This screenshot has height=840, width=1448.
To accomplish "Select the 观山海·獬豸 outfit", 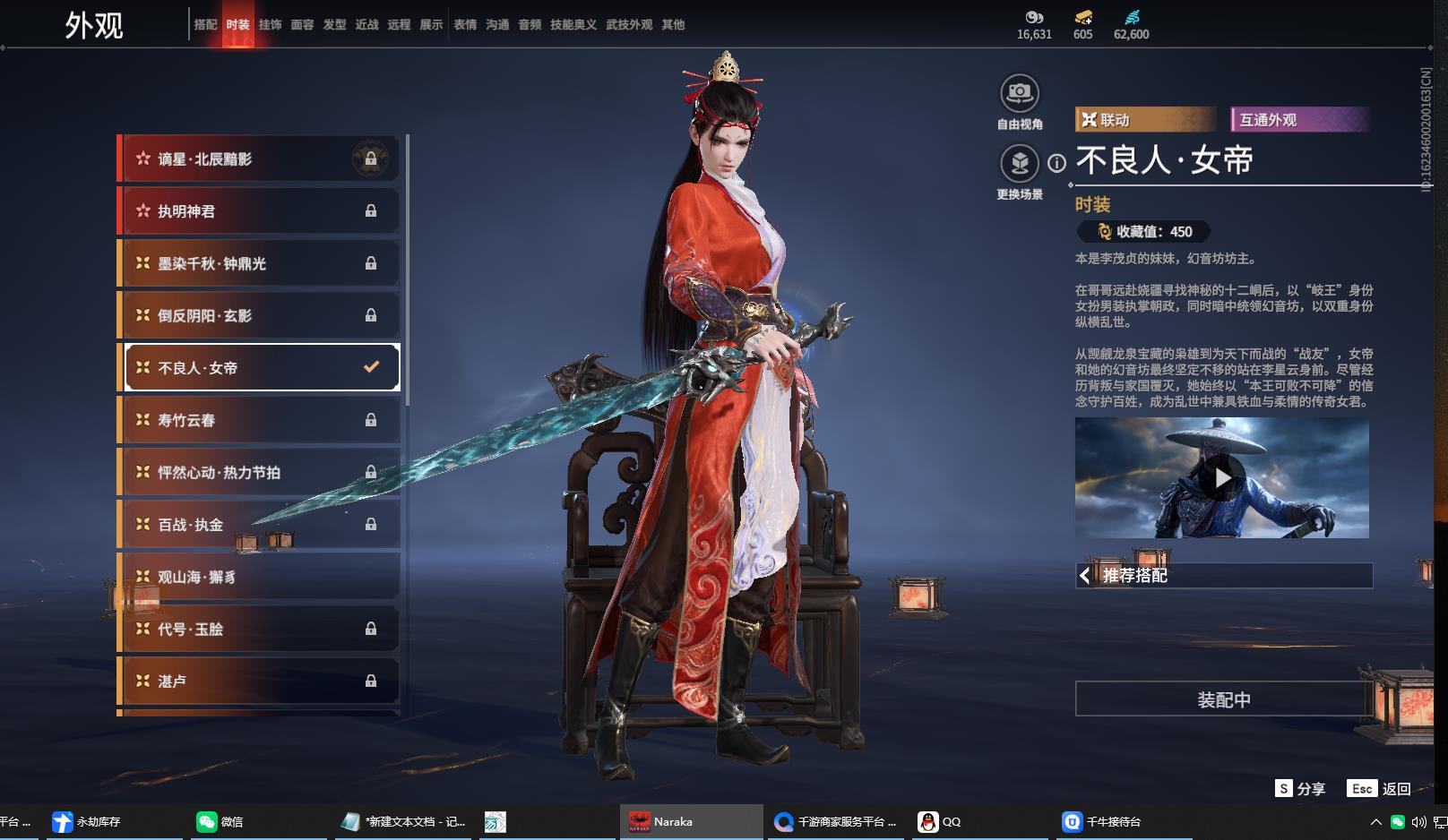I will click(x=259, y=577).
